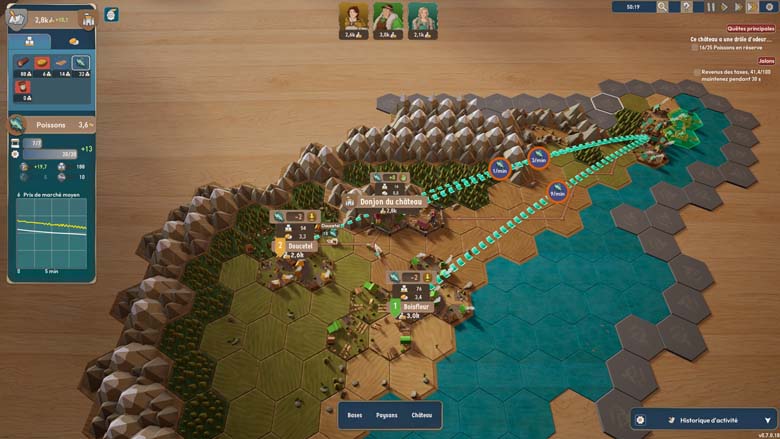Open the question mark help button
Image resolution: width=780 pixels, height=439 pixels.
(x=686, y=7)
